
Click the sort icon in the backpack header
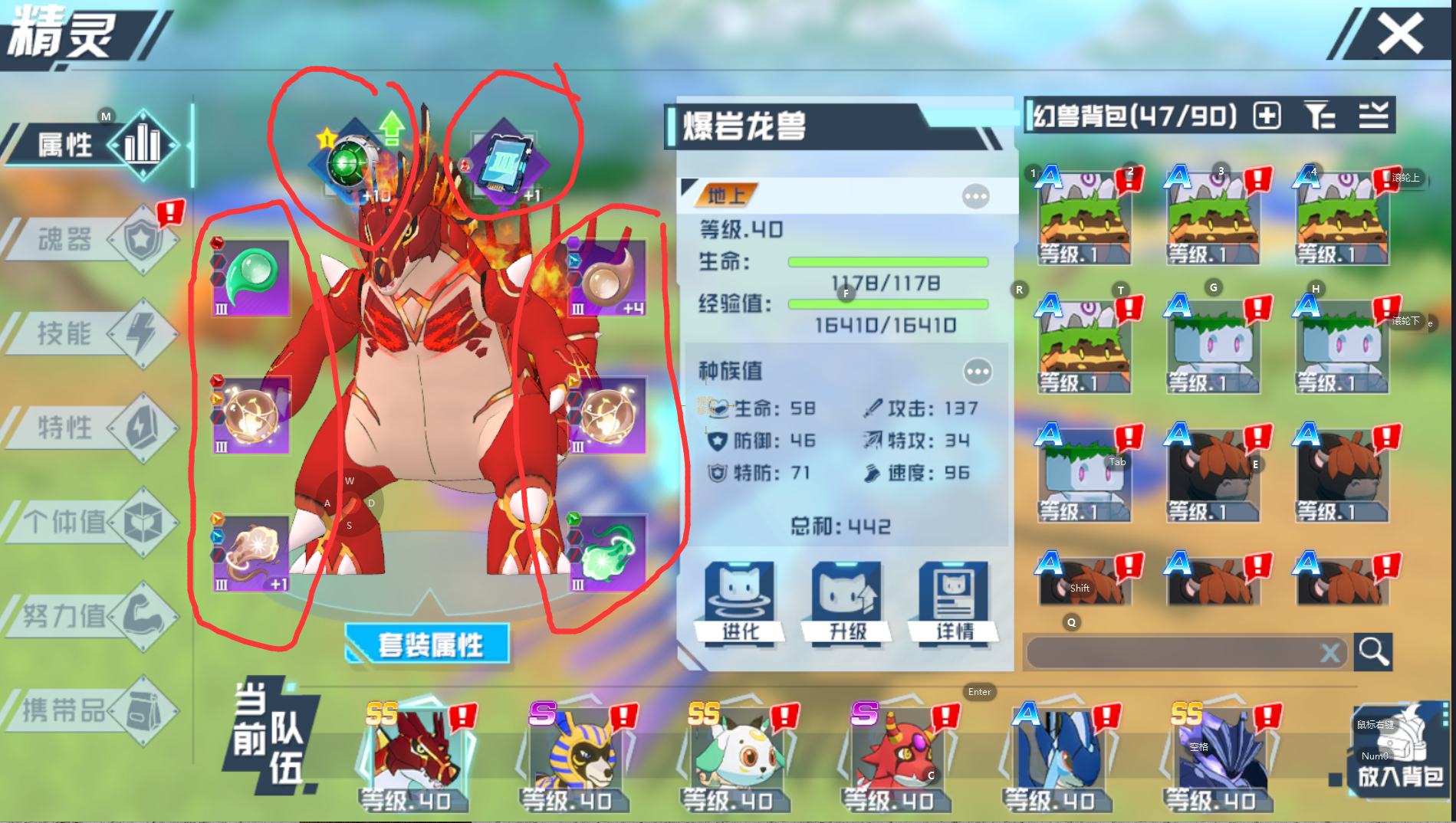pos(1375,116)
